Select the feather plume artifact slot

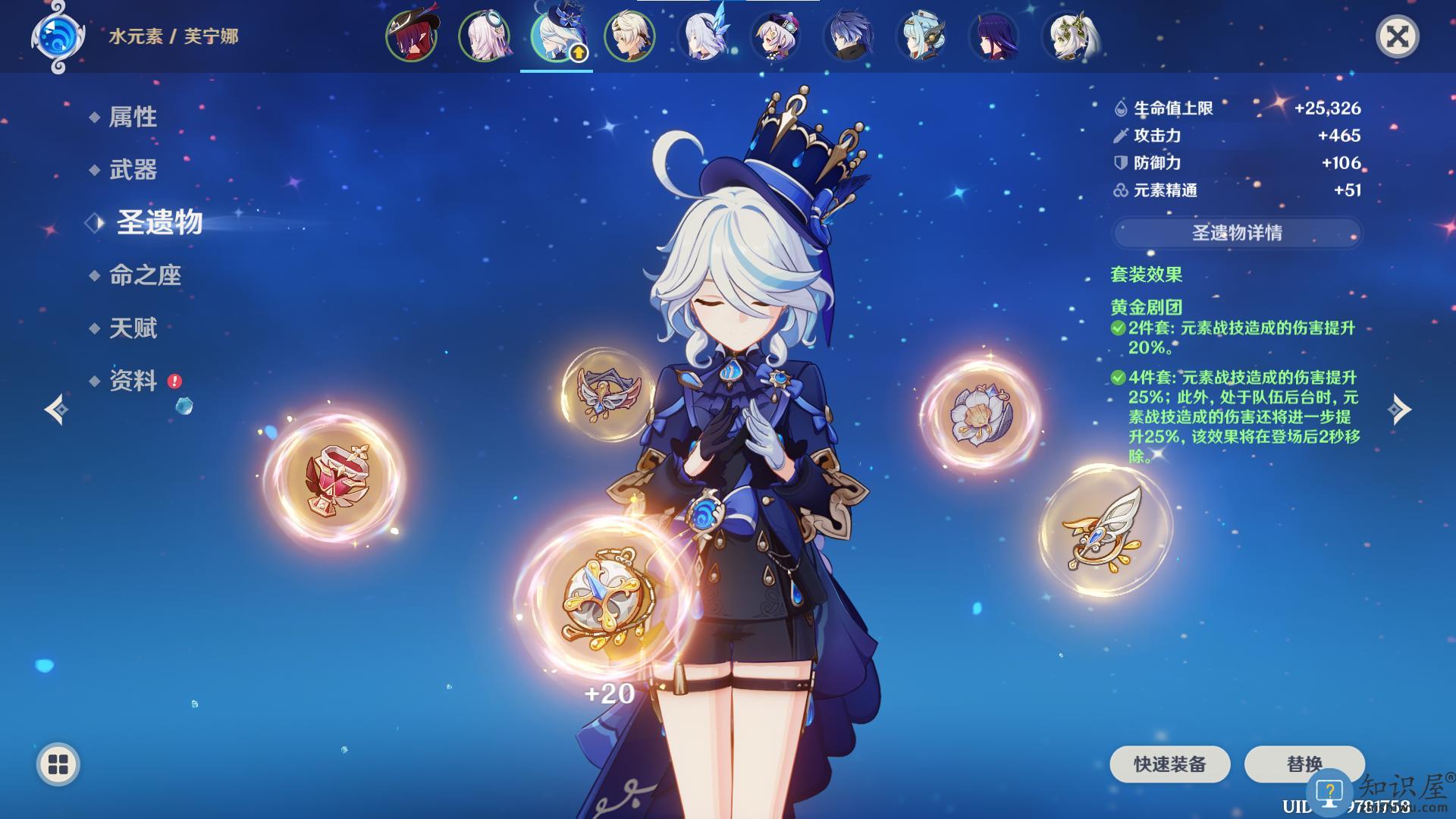pos(1105,529)
